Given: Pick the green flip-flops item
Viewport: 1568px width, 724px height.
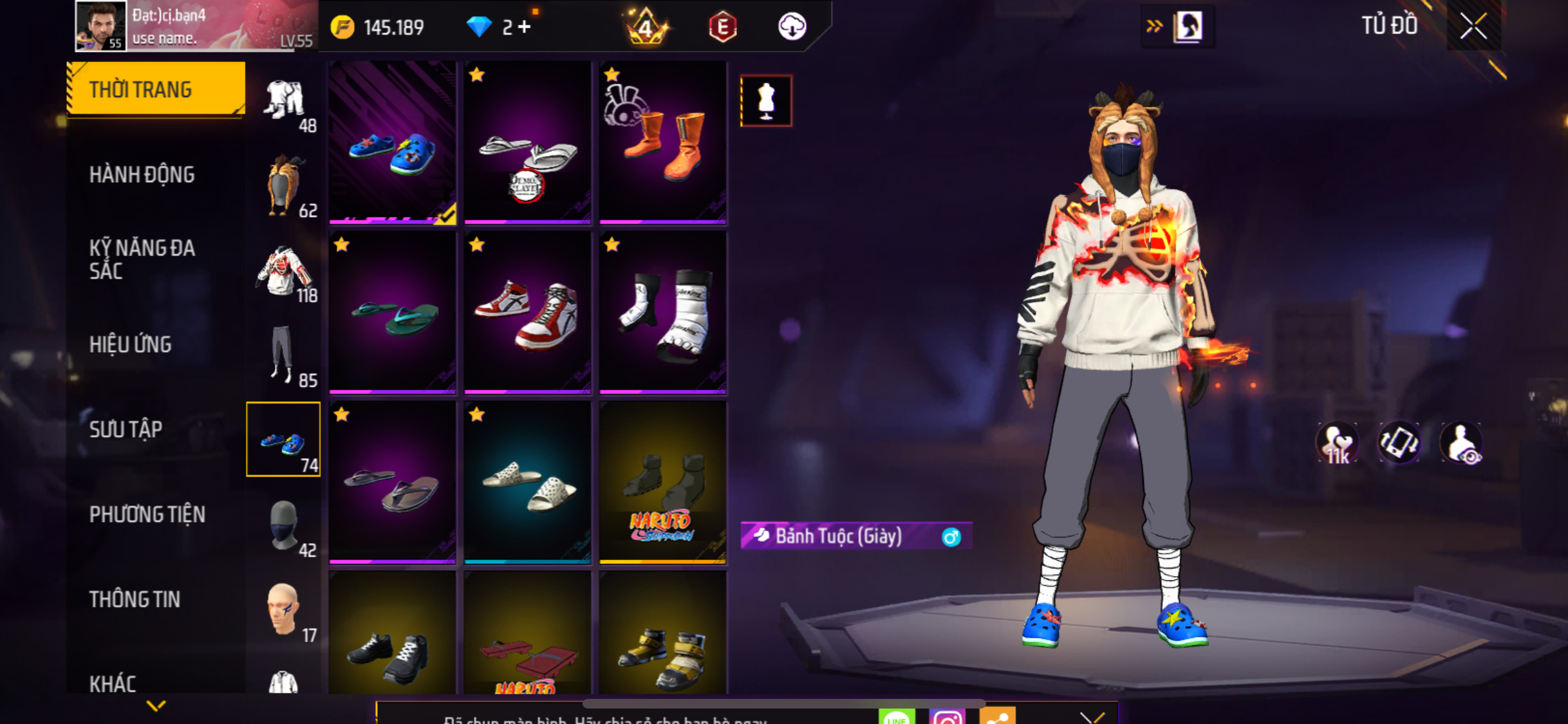Looking at the screenshot, I should click(x=392, y=313).
